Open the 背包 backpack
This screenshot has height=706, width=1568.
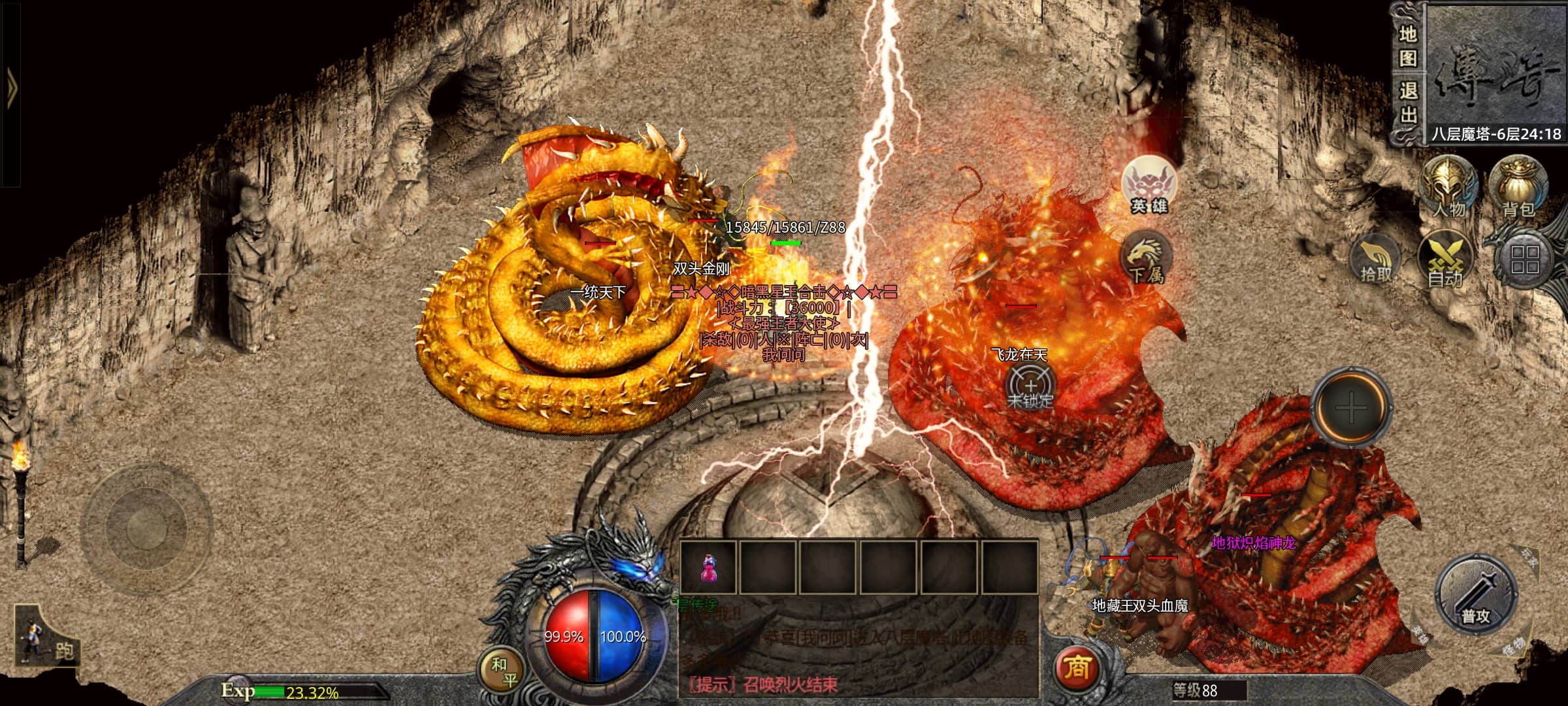(x=1518, y=186)
